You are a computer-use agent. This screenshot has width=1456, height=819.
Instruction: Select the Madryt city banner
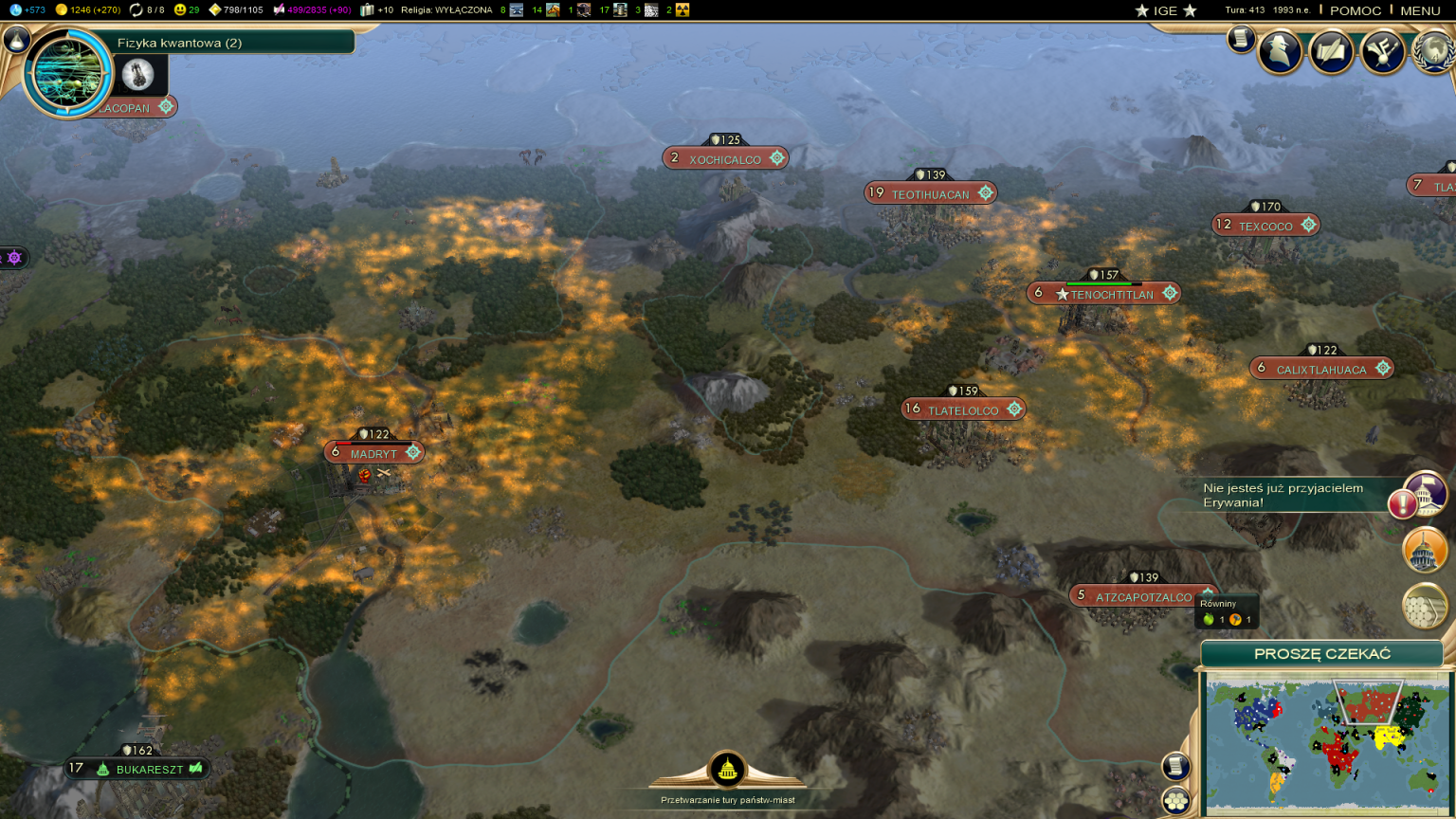point(373,453)
